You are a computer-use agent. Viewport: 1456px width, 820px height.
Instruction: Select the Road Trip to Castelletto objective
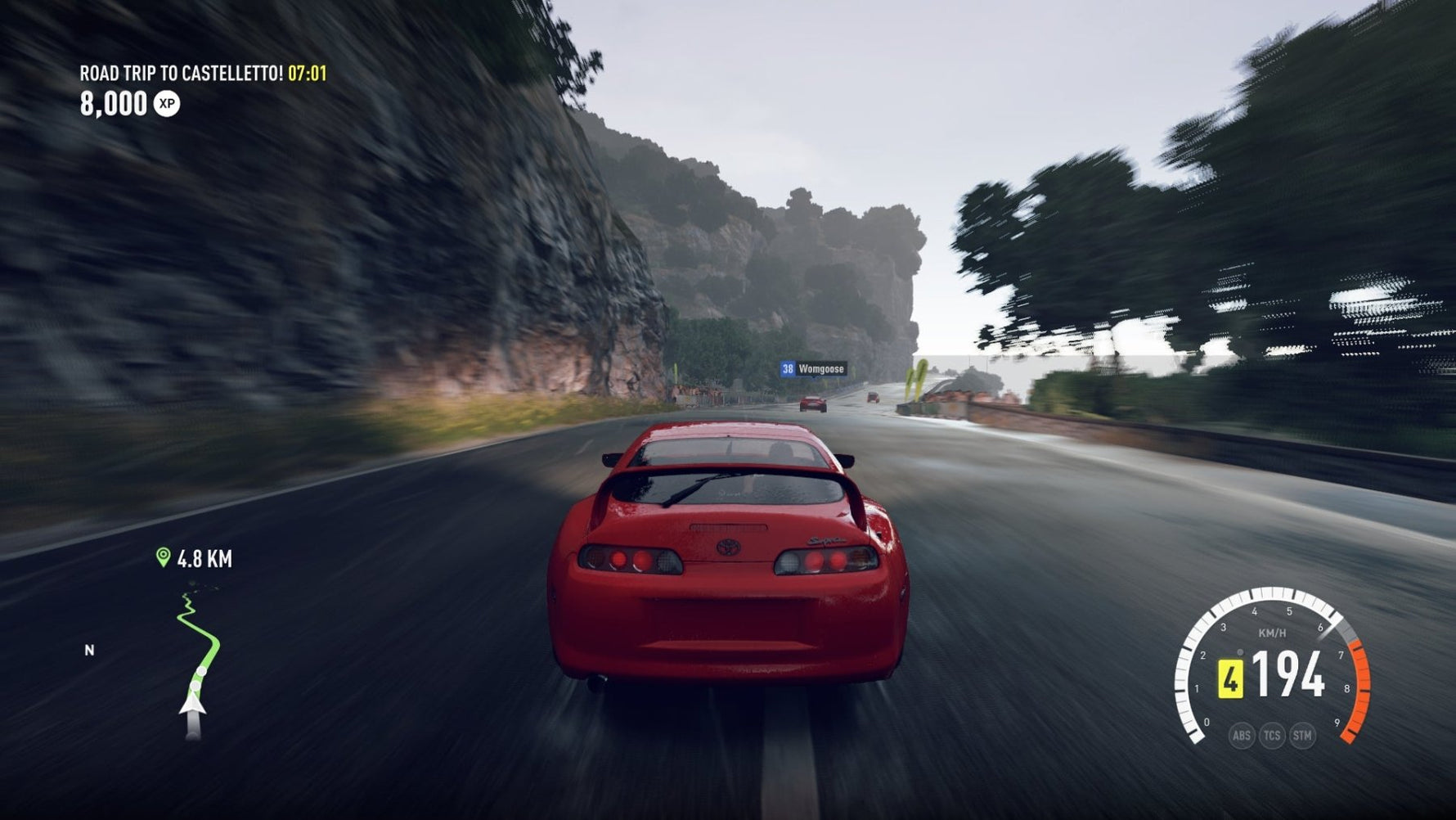point(181,74)
